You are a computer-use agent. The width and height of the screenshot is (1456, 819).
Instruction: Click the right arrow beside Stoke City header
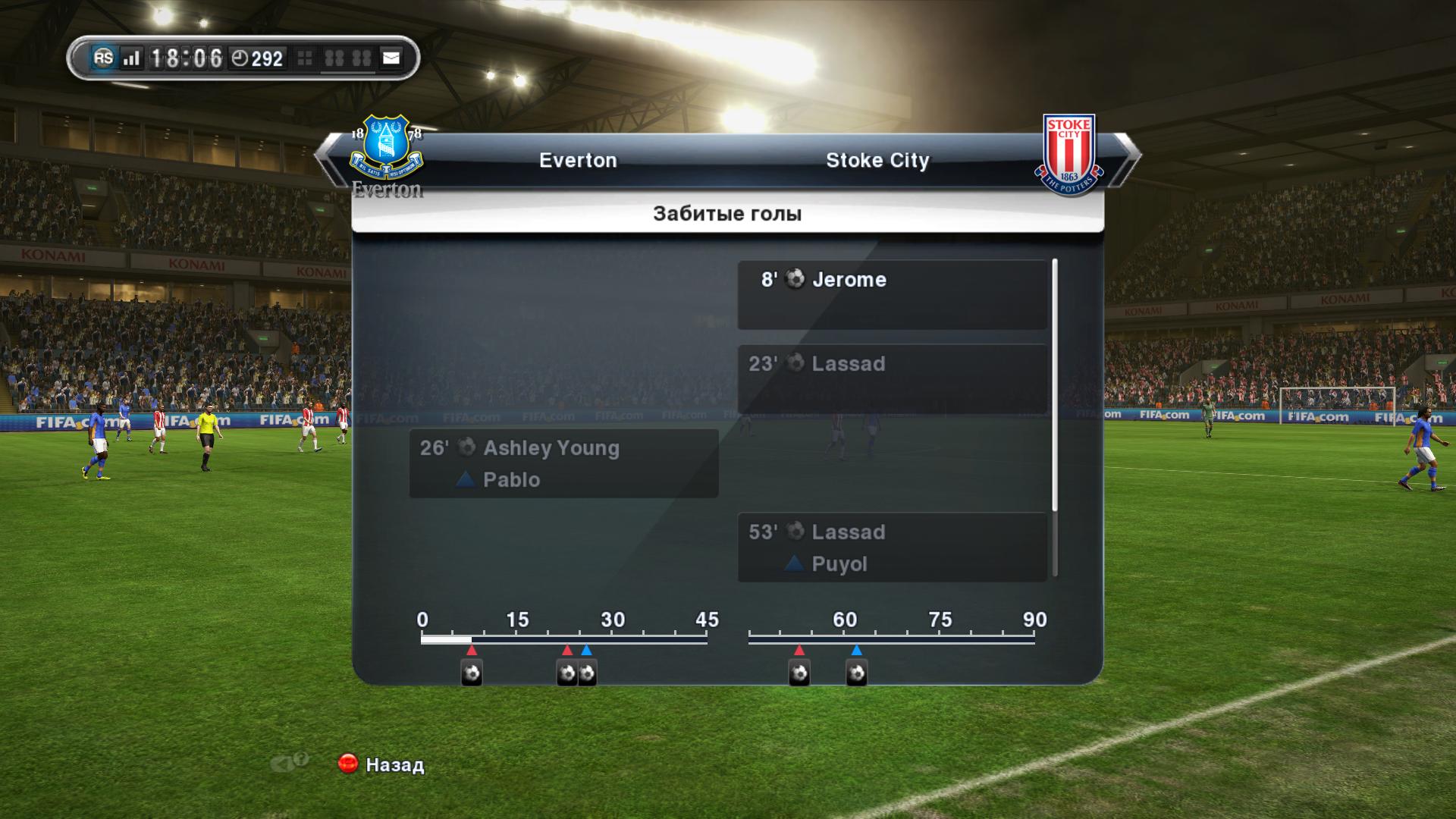pyautogui.click(x=1130, y=155)
